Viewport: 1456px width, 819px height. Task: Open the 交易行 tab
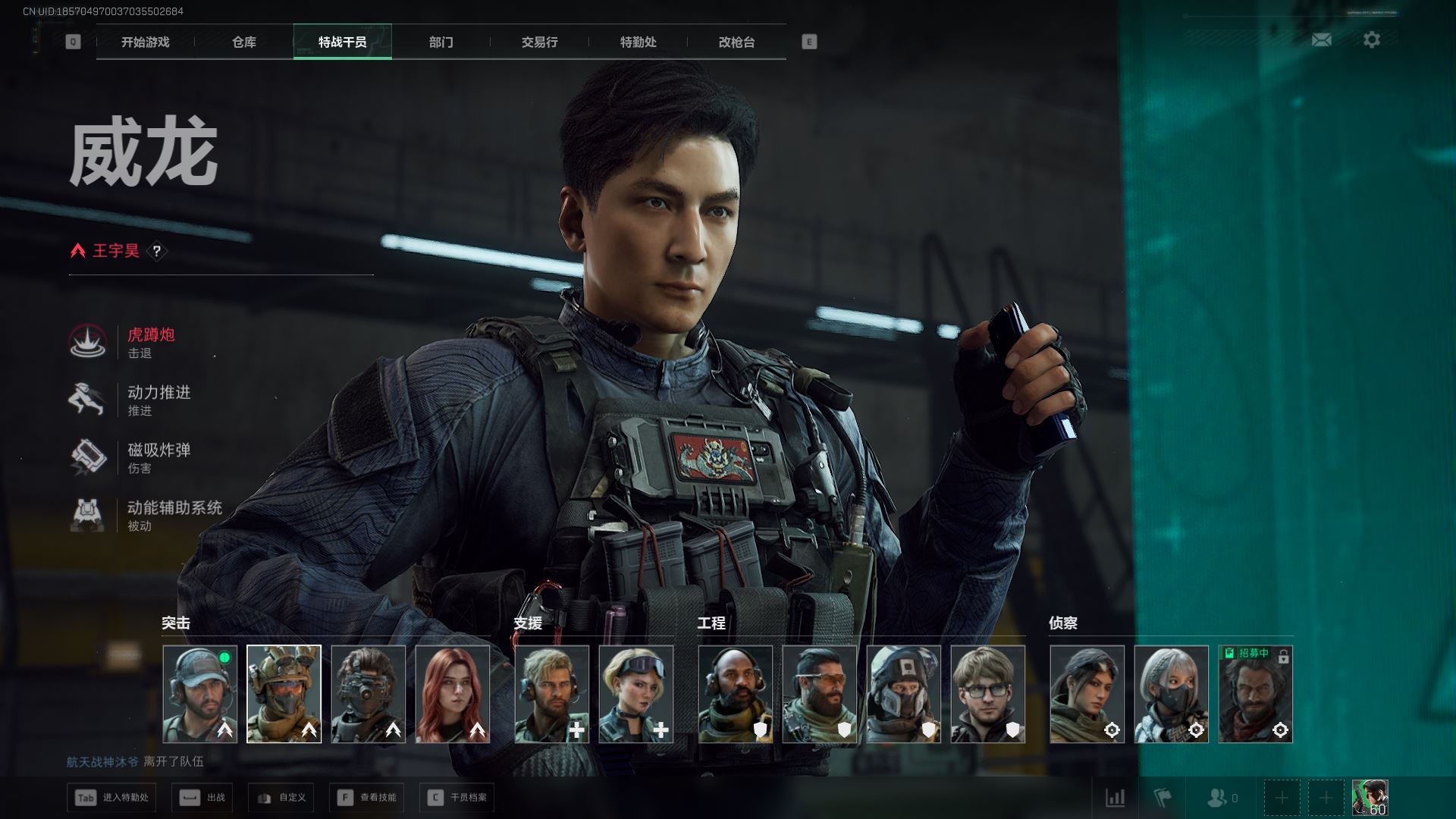point(539,42)
